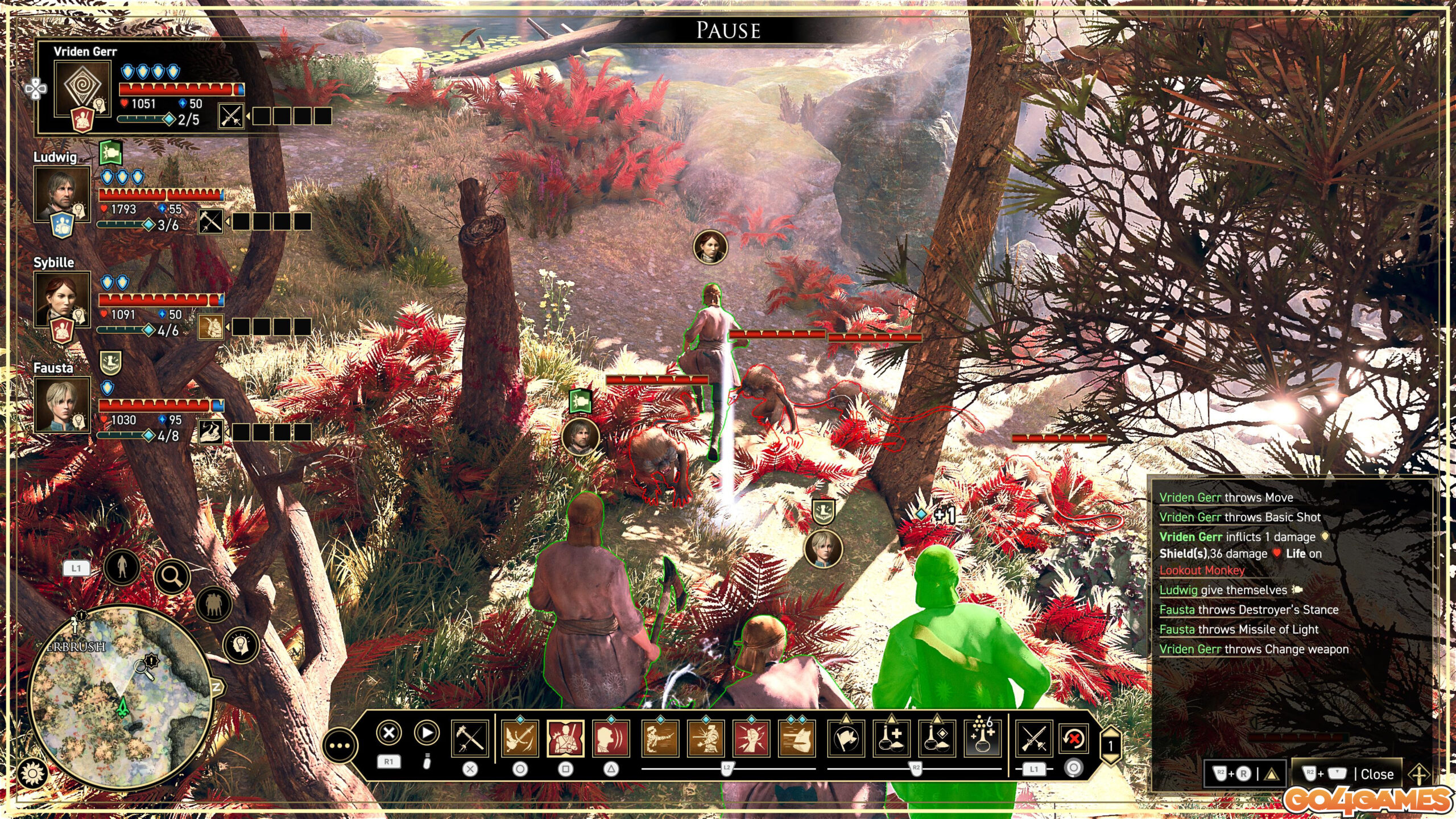Image resolution: width=1456 pixels, height=819 pixels.
Task: Activate the clenched fist ability
Action: [751, 739]
